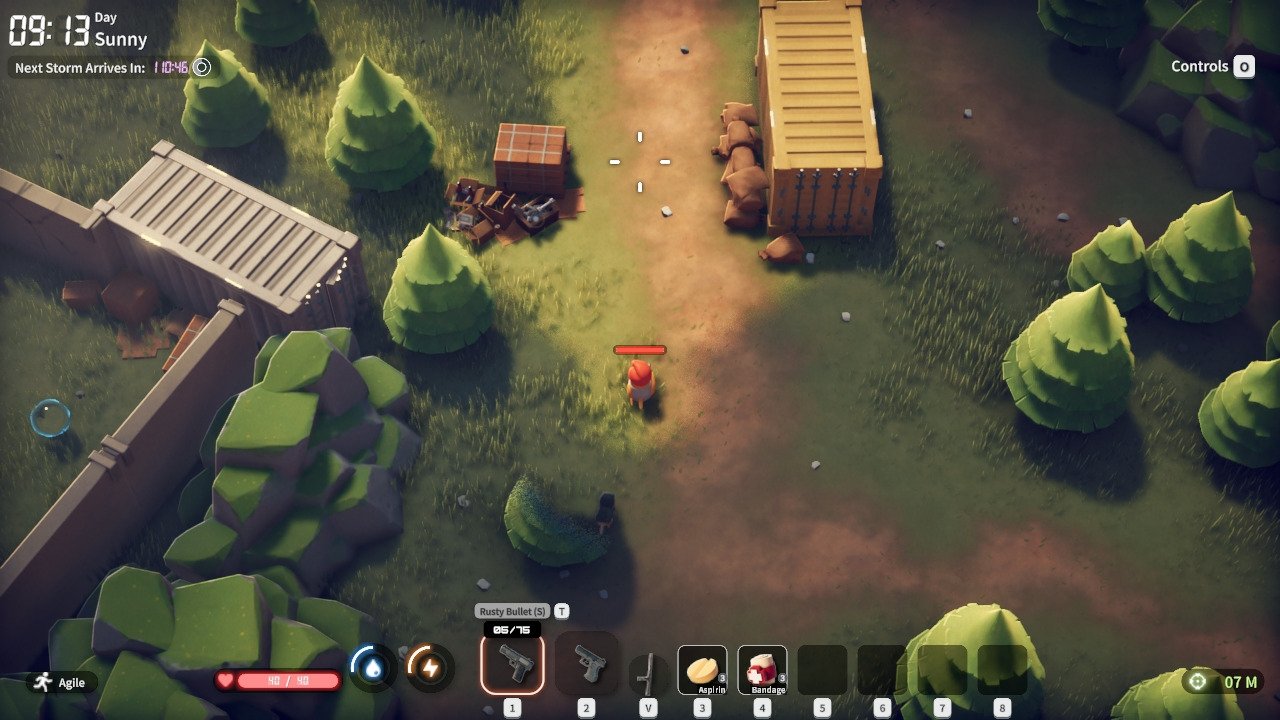Click the Rusty Bullet (S) ammo type label
The image size is (1280, 720).
(x=512, y=611)
